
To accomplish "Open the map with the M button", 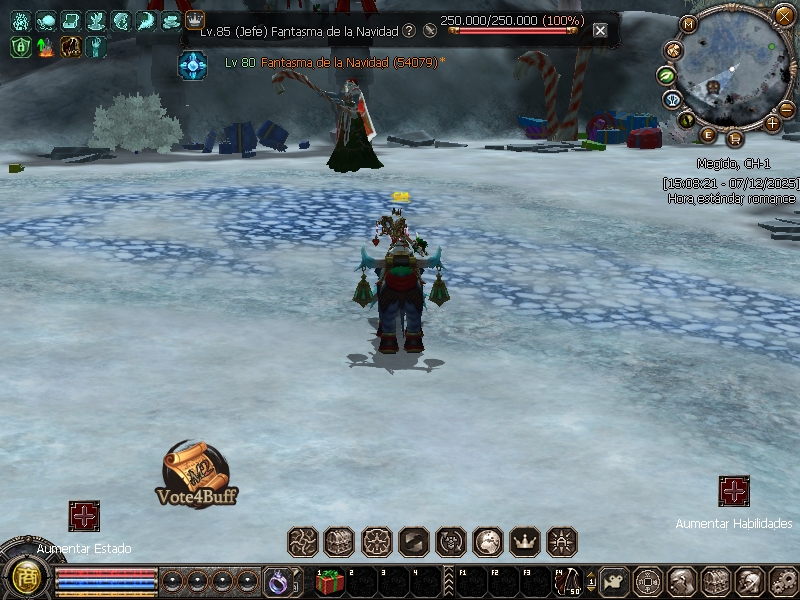I will click(x=689, y=24).
